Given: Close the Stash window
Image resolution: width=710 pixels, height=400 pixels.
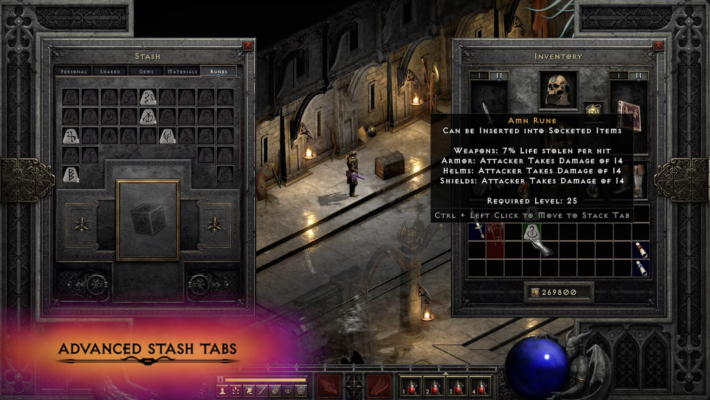Looking at the screenshot, I should (x=247, y=45).
